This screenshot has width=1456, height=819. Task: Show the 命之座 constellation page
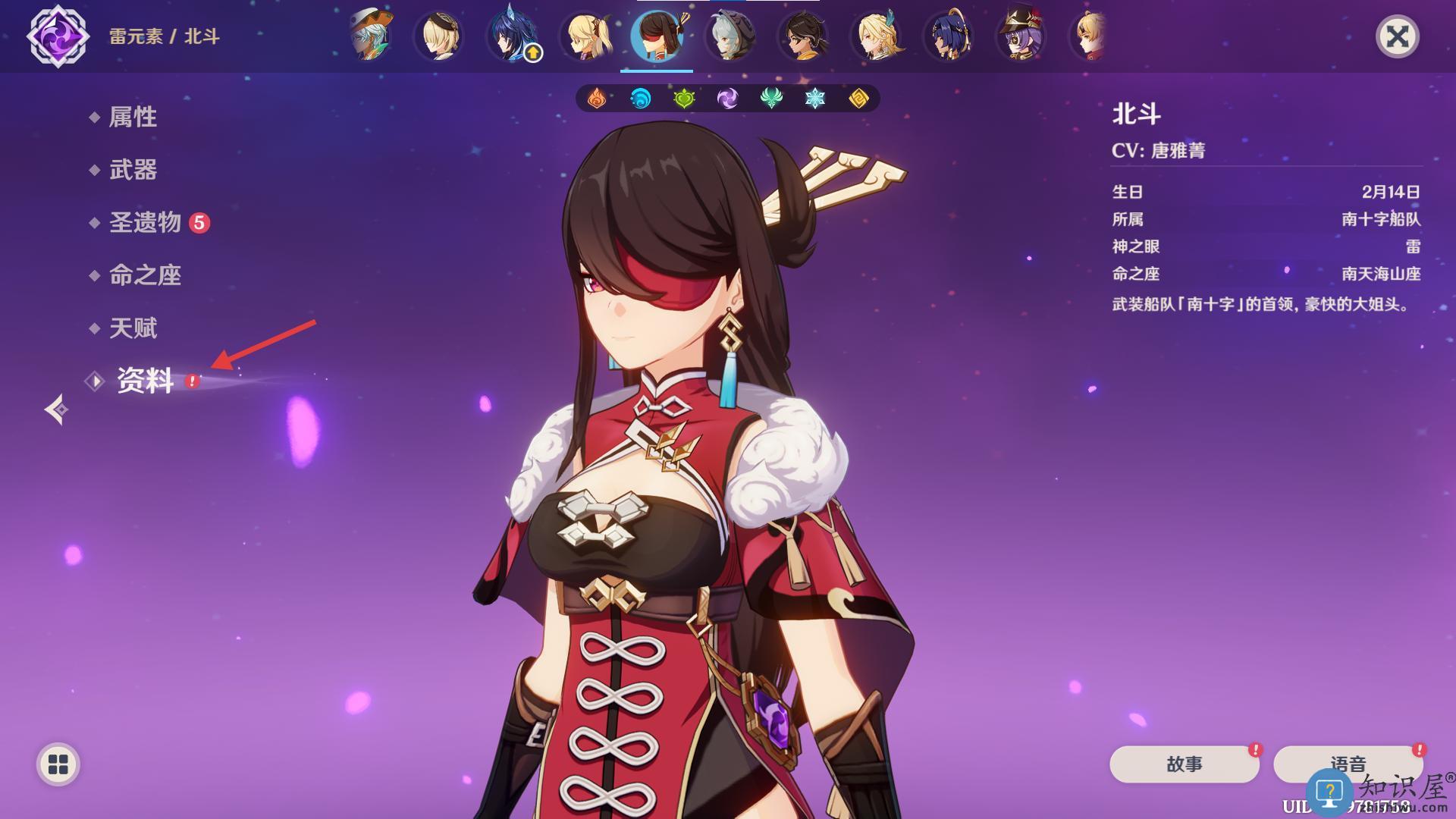pos(145,275)
